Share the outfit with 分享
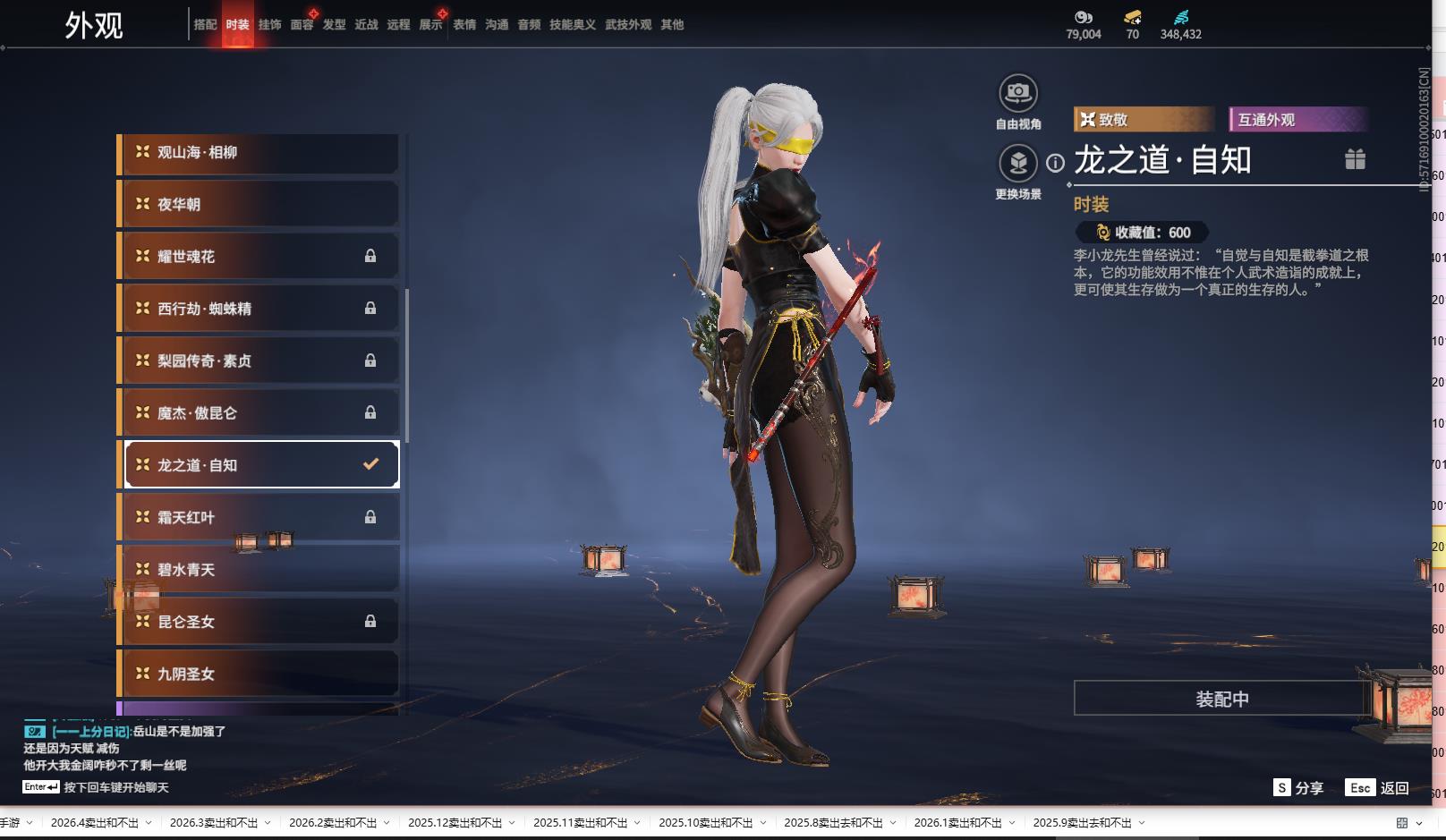The width and height of the screenshot is (1446, 840). 1298,787
